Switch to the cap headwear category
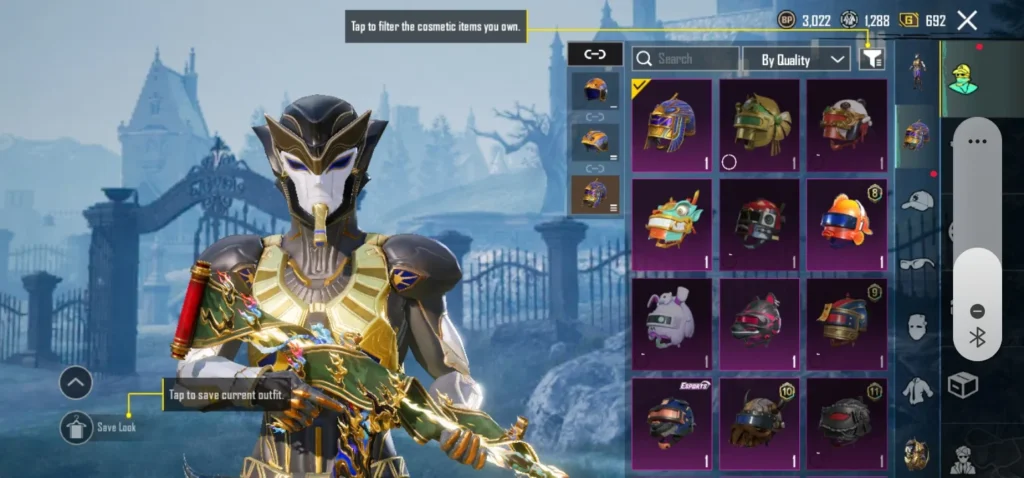Image resolution: width=1024 pixels, height=478 pixels. click(x=917, y=201)
